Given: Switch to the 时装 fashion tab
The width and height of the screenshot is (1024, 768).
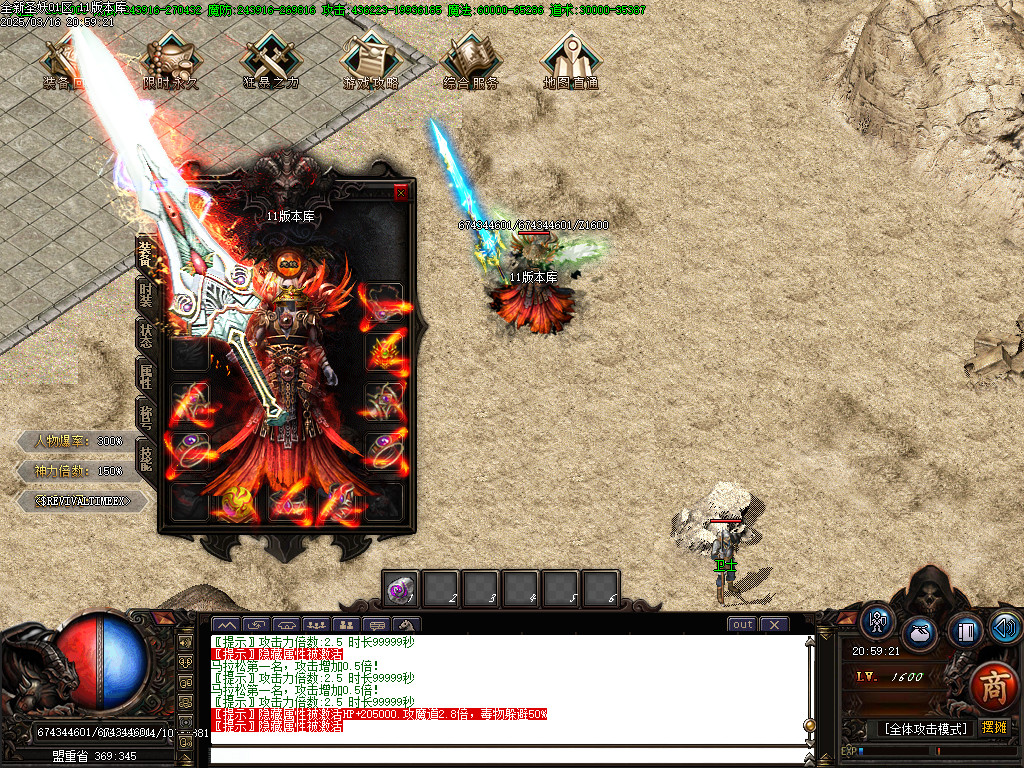Looking at the screenshot, I should 146,295.
